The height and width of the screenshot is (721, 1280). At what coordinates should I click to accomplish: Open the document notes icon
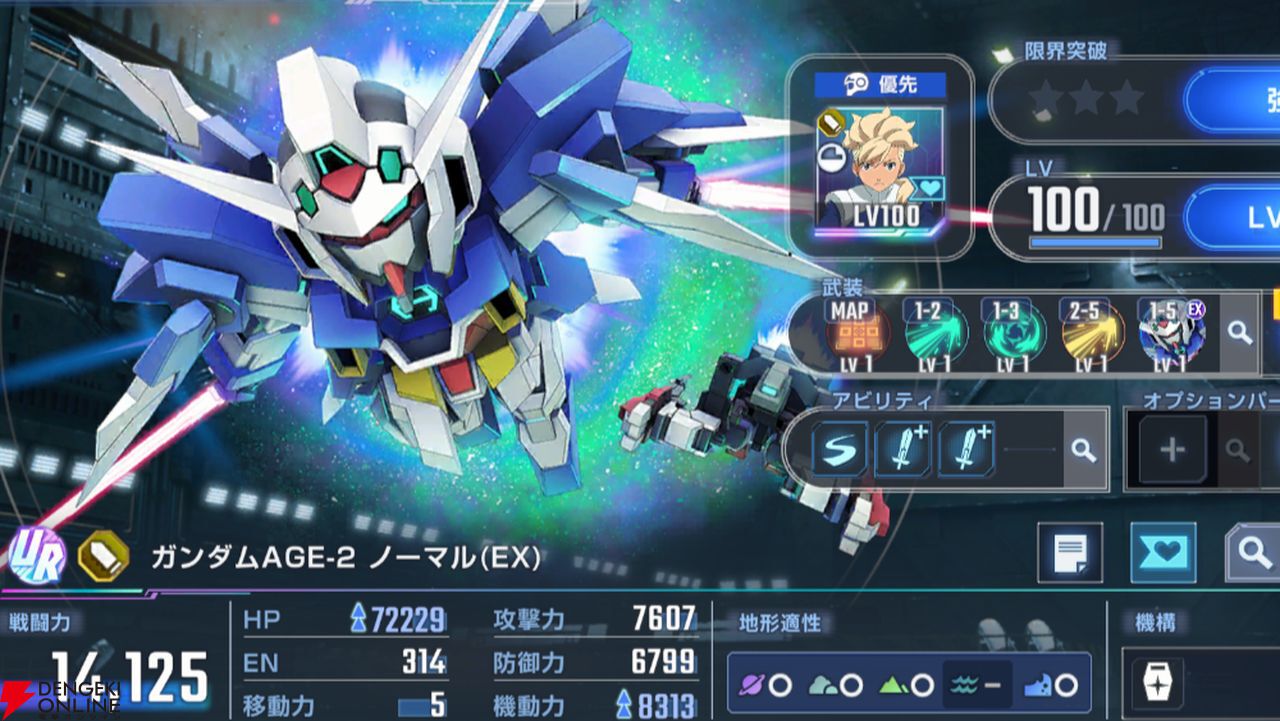1070,552
